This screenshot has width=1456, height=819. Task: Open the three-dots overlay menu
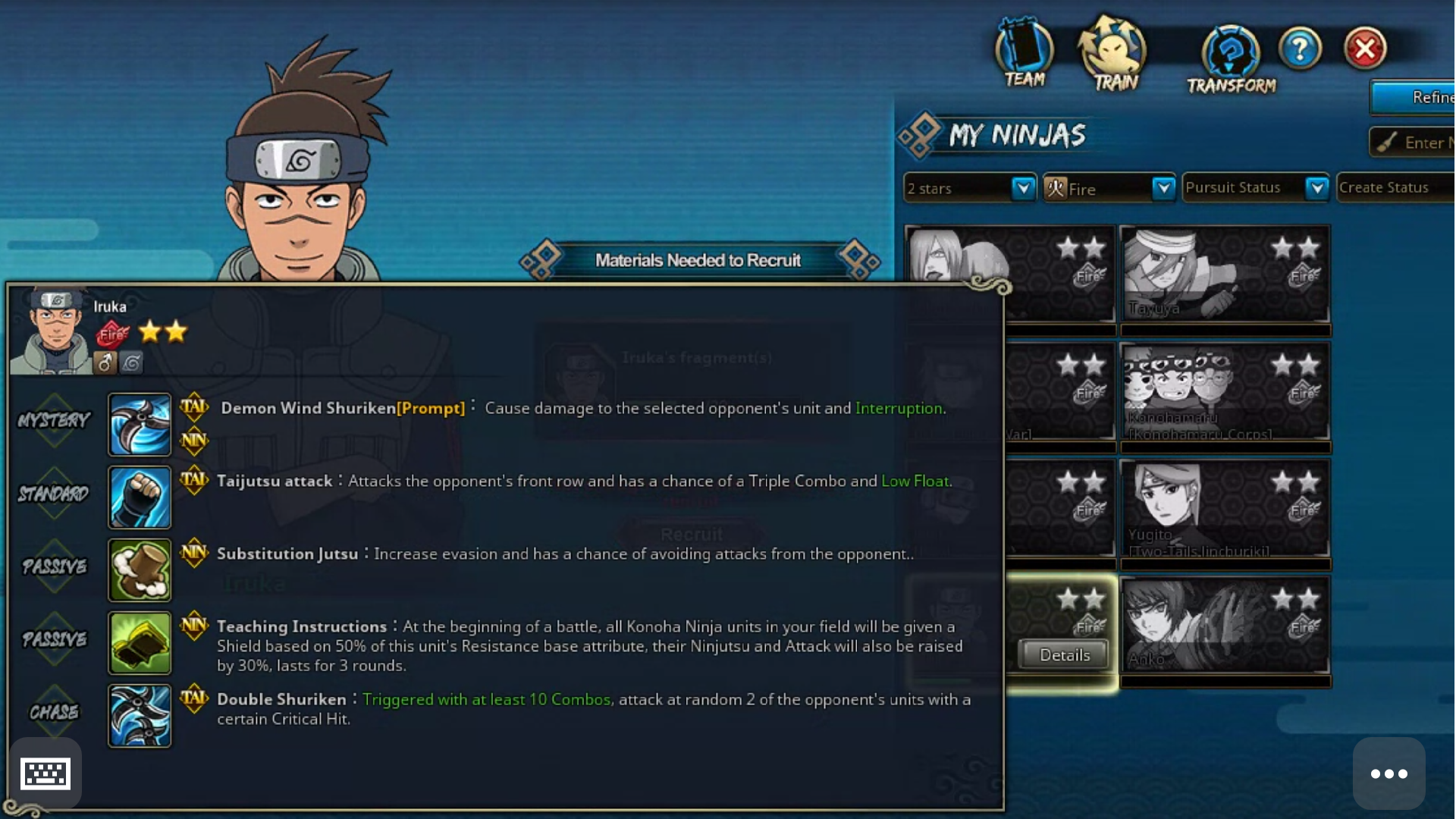pos(1389,773)
